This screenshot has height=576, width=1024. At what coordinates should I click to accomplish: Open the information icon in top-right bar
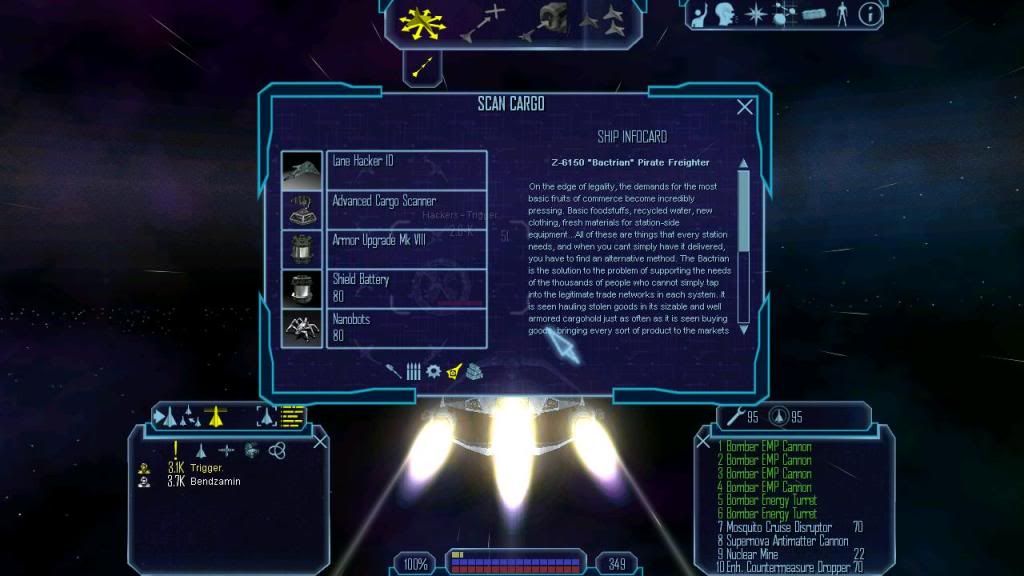tap(871, 14)
